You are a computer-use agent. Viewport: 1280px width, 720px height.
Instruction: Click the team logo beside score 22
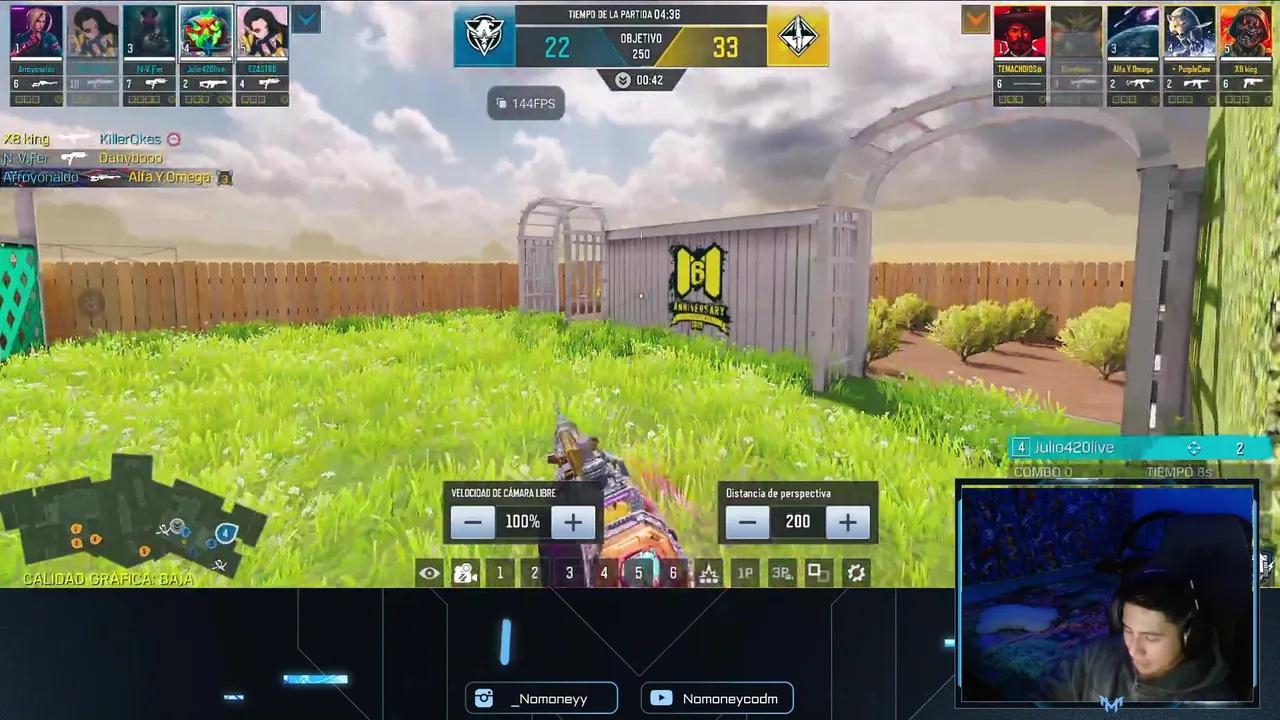(x=484, y=37)
